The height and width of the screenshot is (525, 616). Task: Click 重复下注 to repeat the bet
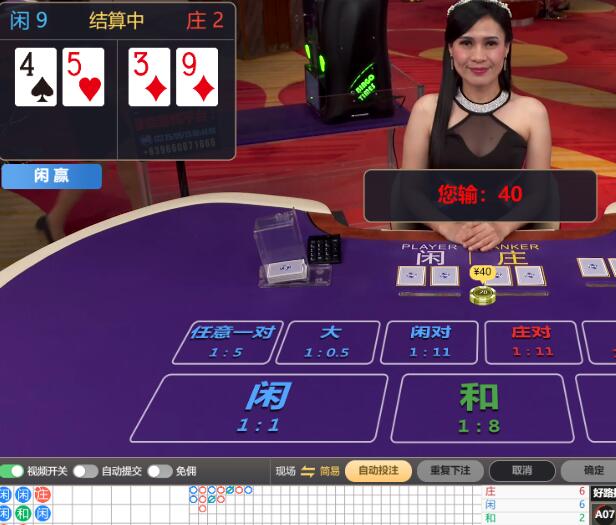(x=449, y=471)
